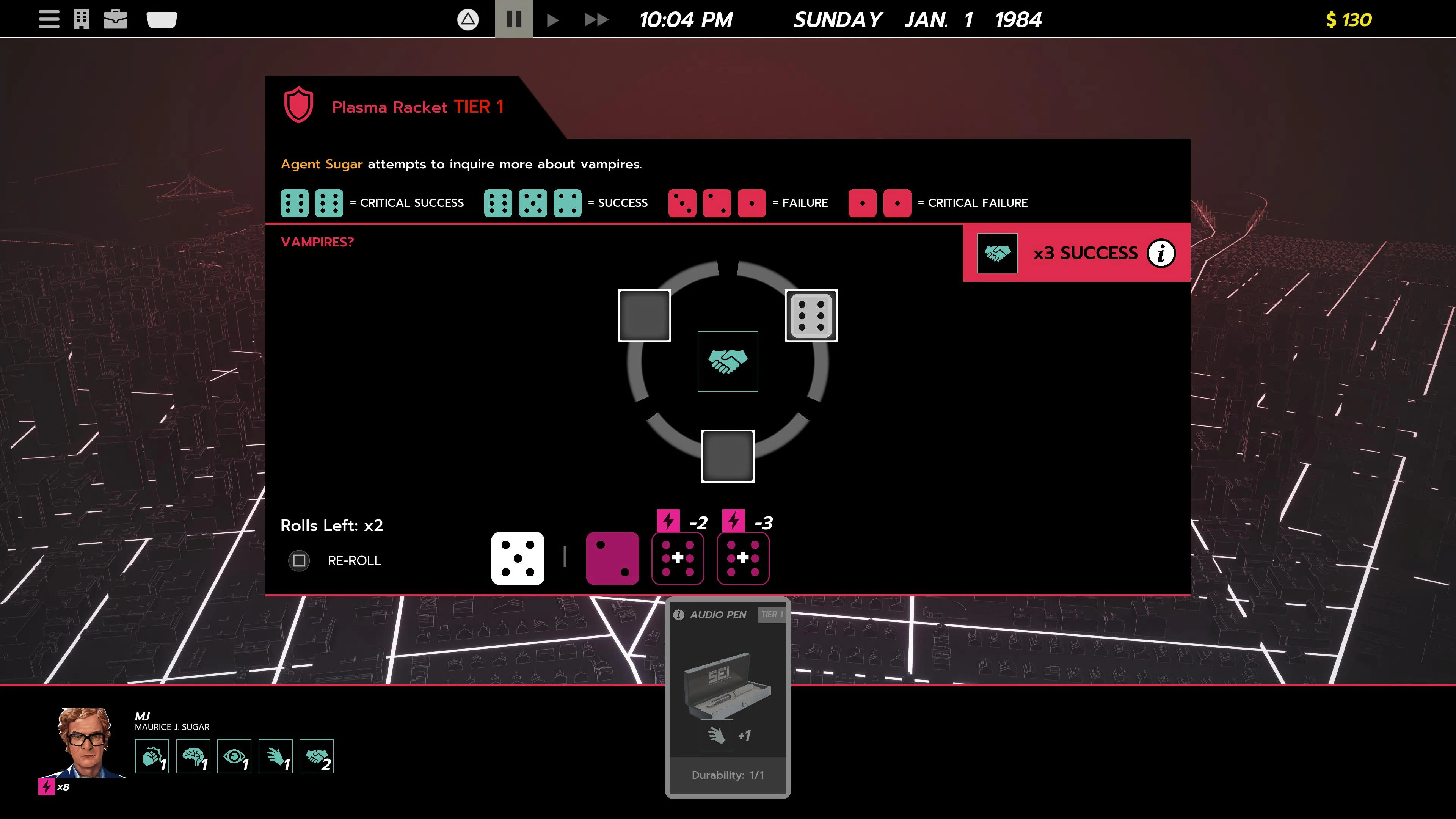This screenshot has width=1456, height=819.
Task: Select the handshake skill icon labeled 2
Action: point(317,756)
